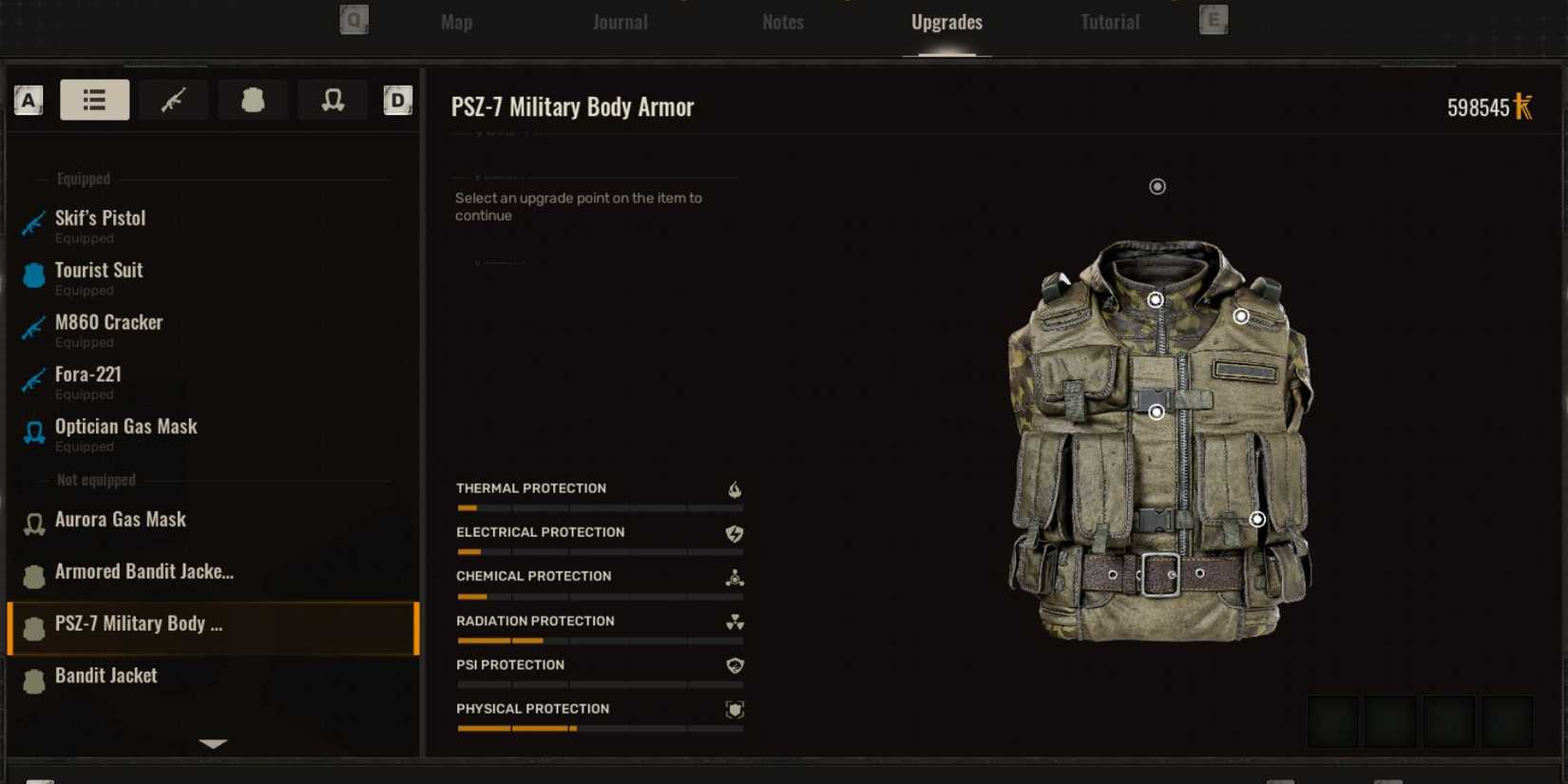Open the Map tab

click(455, 22)
